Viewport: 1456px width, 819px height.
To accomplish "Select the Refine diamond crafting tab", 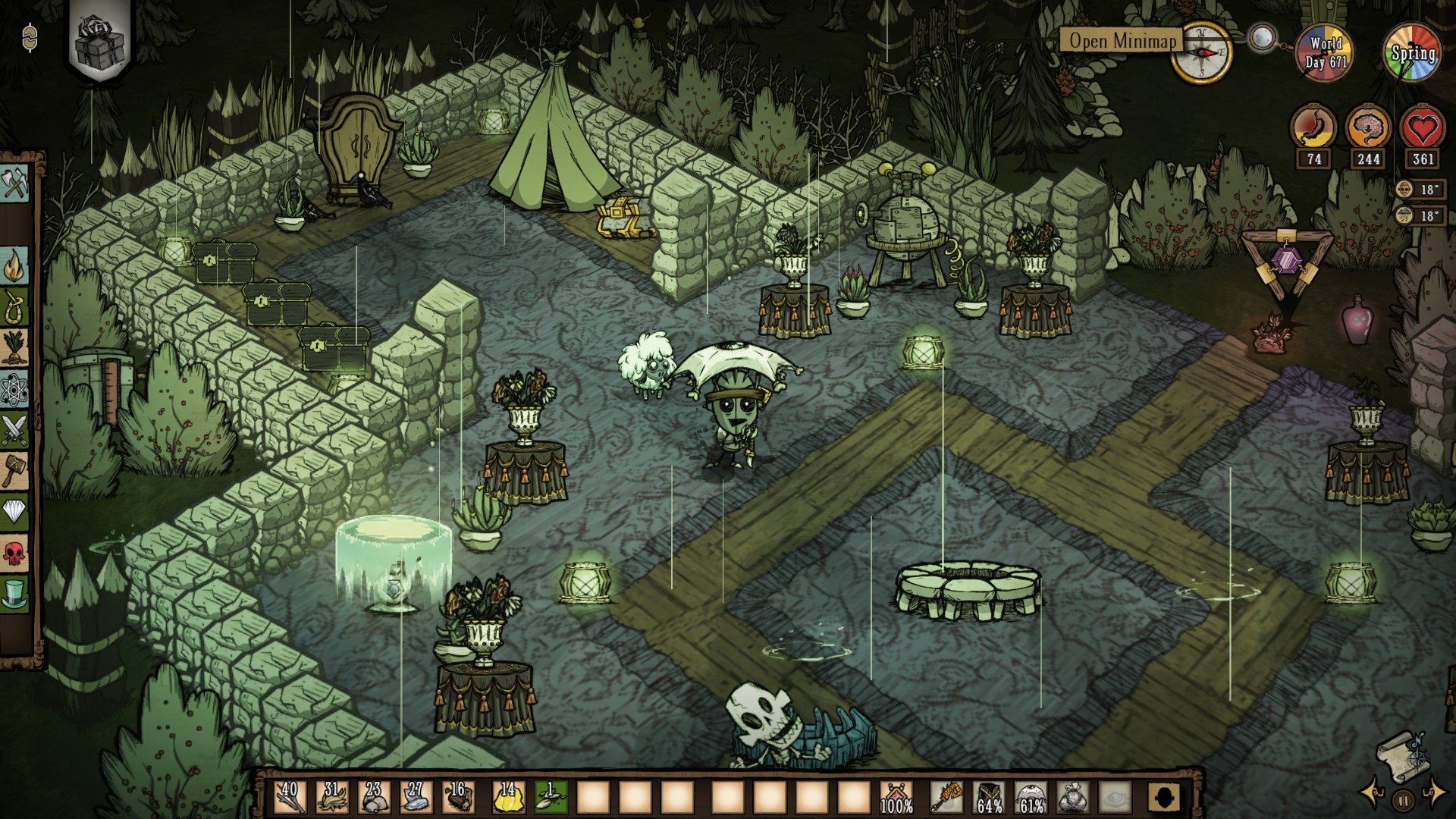I will [x=14, y=512].
